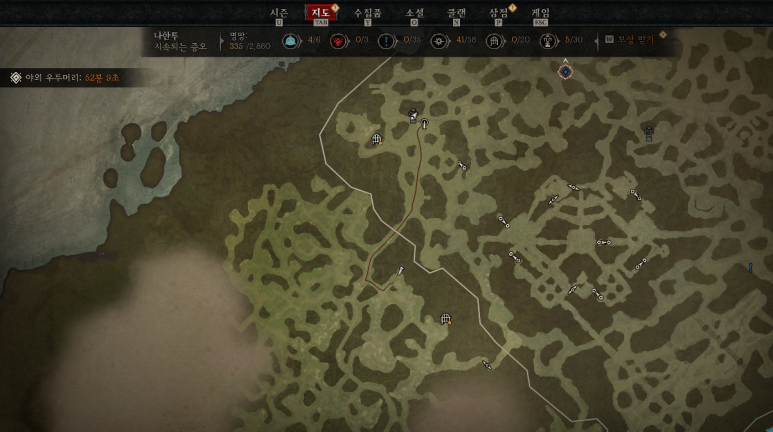Select the 지도 (Map) tab

321,13
